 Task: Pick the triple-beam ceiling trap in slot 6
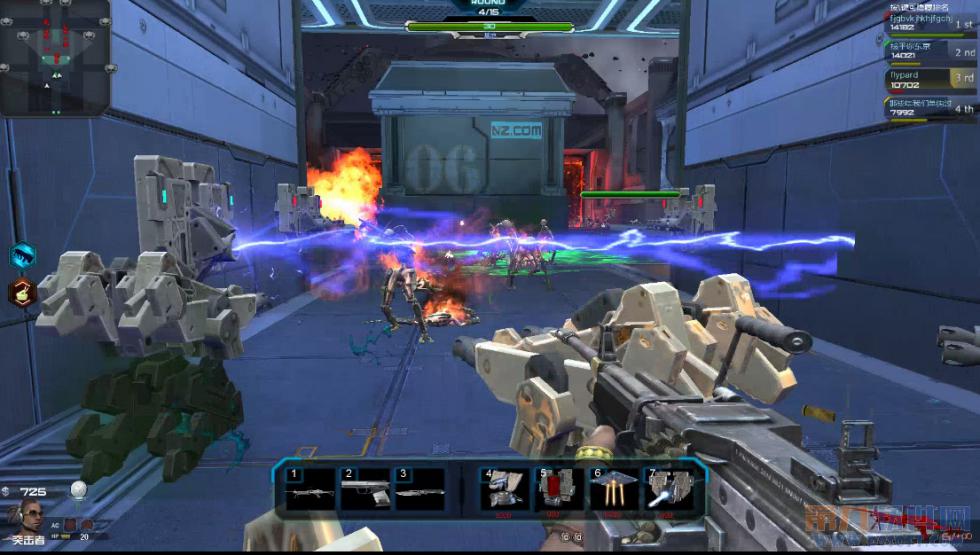click(x=613, y=490)
